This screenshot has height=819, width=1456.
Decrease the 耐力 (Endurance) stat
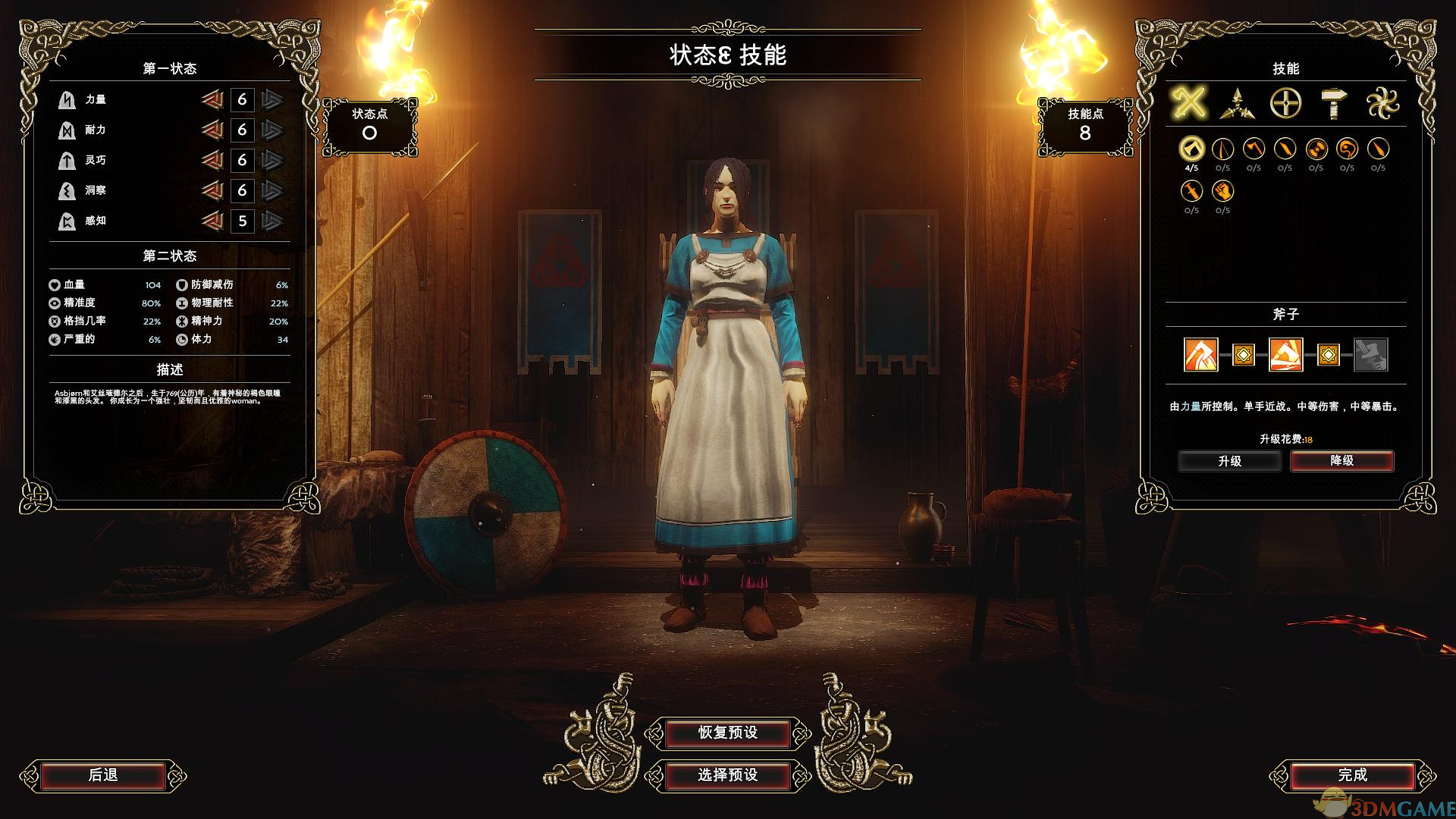pos(212,130)
